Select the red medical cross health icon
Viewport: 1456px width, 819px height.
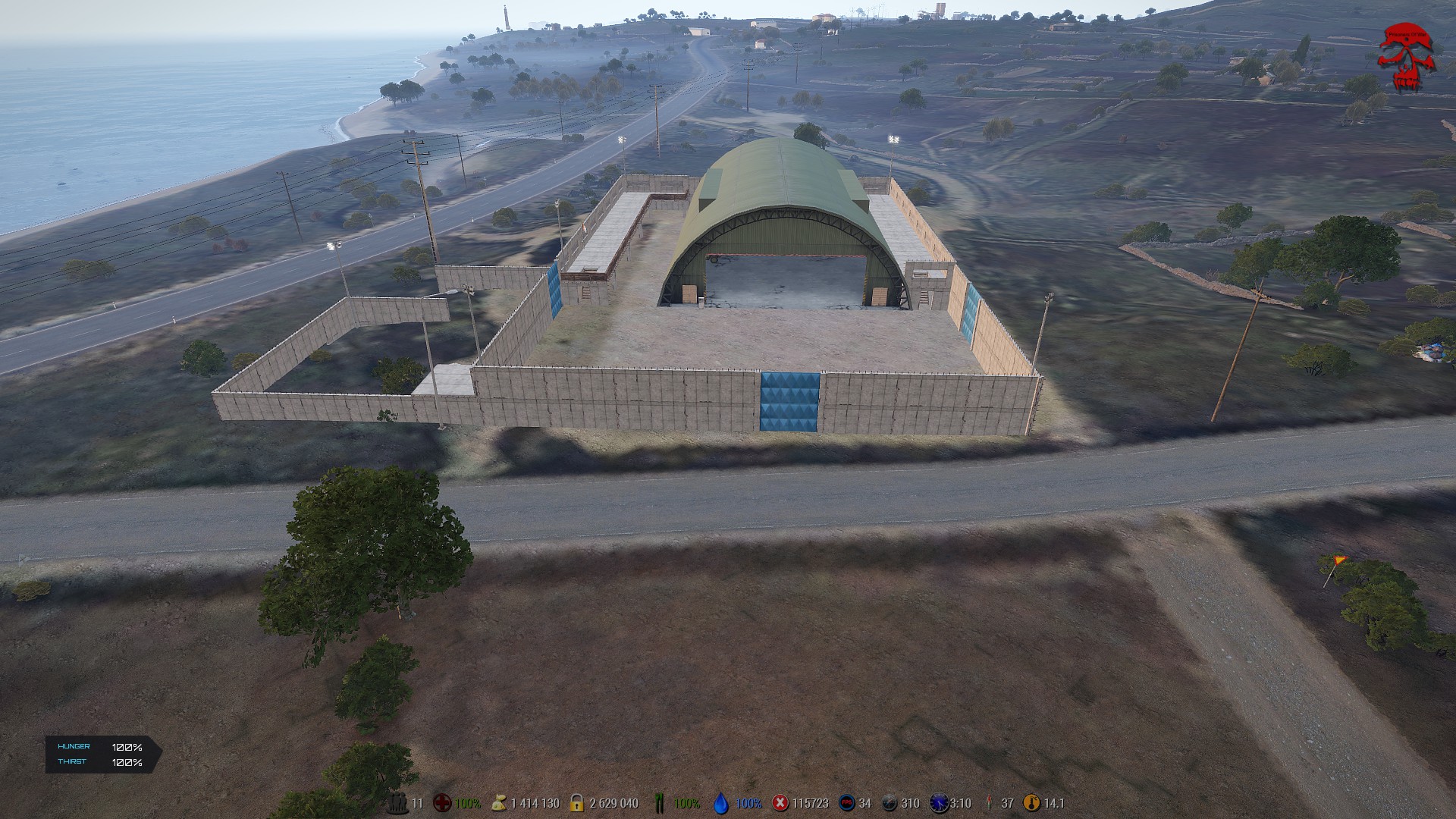coord(442,803)
